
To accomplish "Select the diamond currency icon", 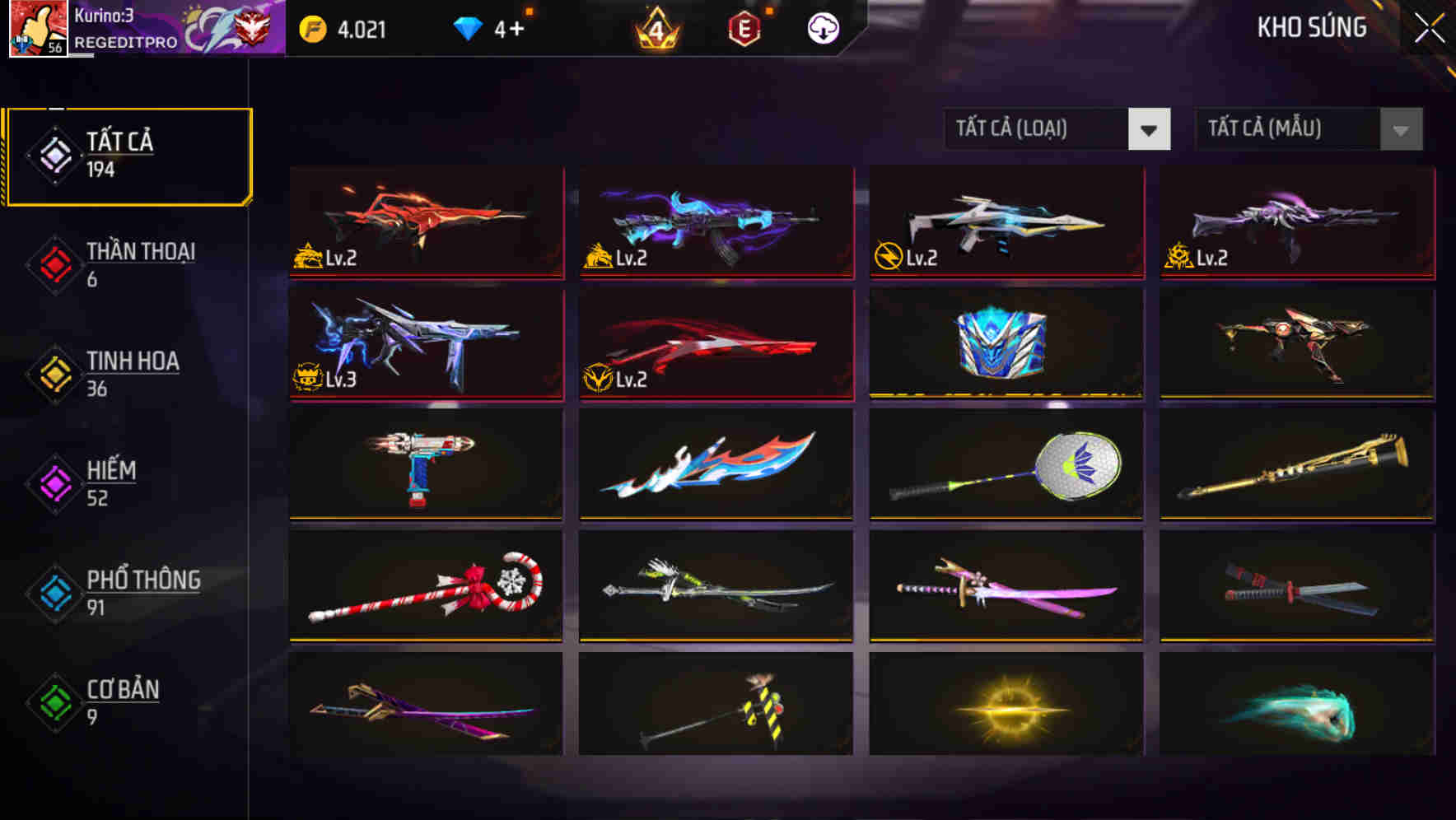I will [469, 27].
